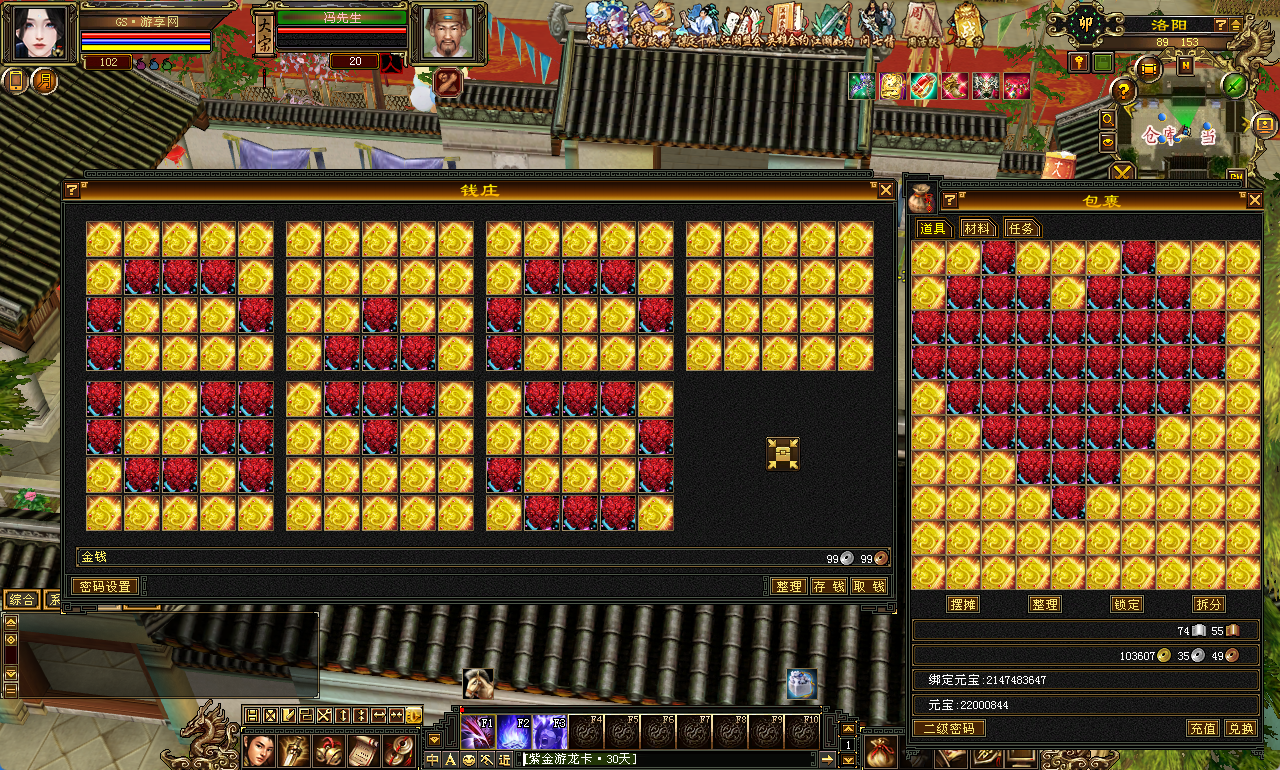This screenshot has height=770, width=1280.
Task: Click the 存钱 deposit money button
Action: (828, 586)
